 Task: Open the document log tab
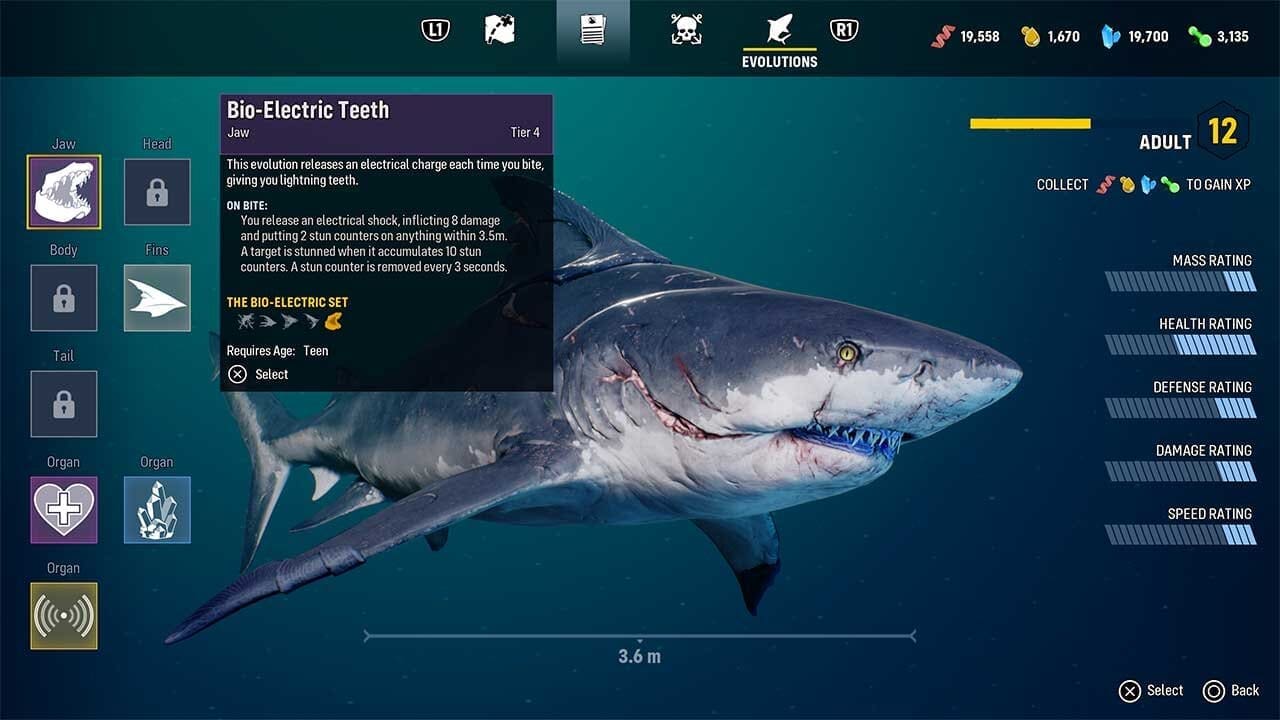[x=593, y=30]
